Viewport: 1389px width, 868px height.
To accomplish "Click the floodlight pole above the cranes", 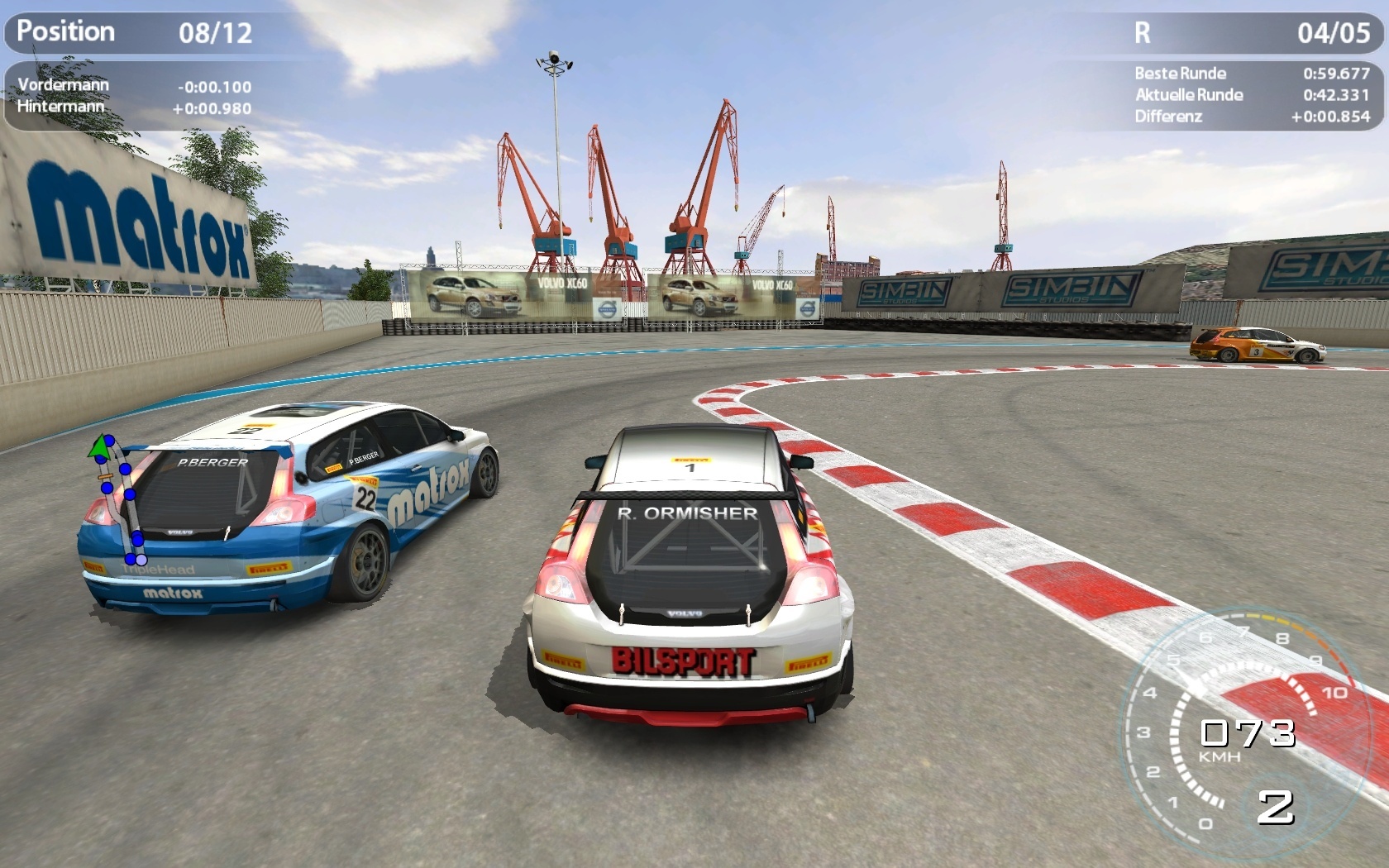I will [556, 62].
